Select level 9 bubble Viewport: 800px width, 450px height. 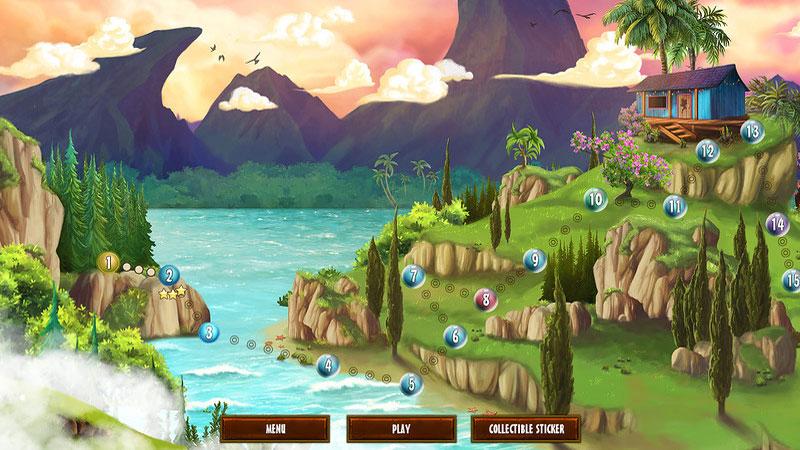pos(535,261)
